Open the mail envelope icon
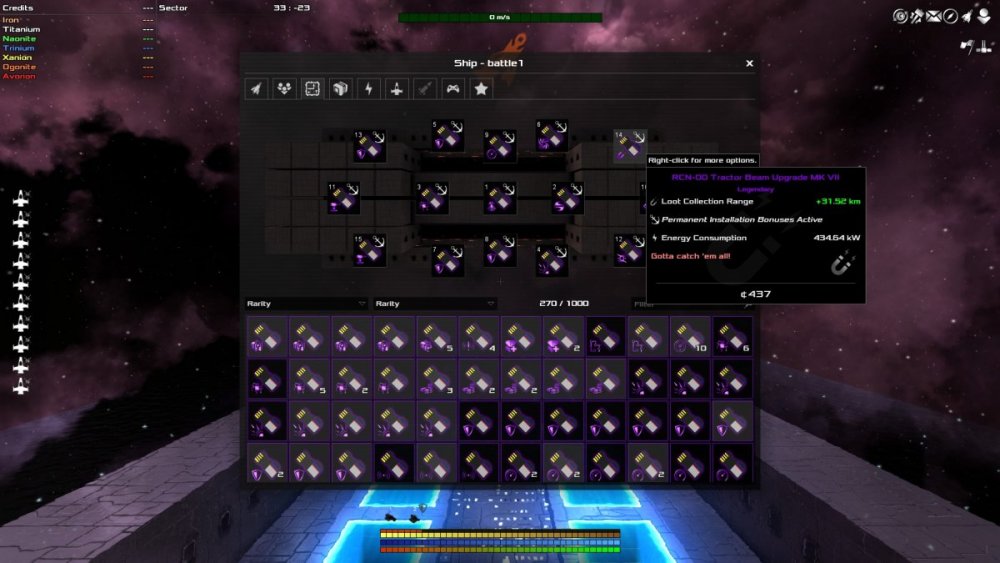 point(933,16)
